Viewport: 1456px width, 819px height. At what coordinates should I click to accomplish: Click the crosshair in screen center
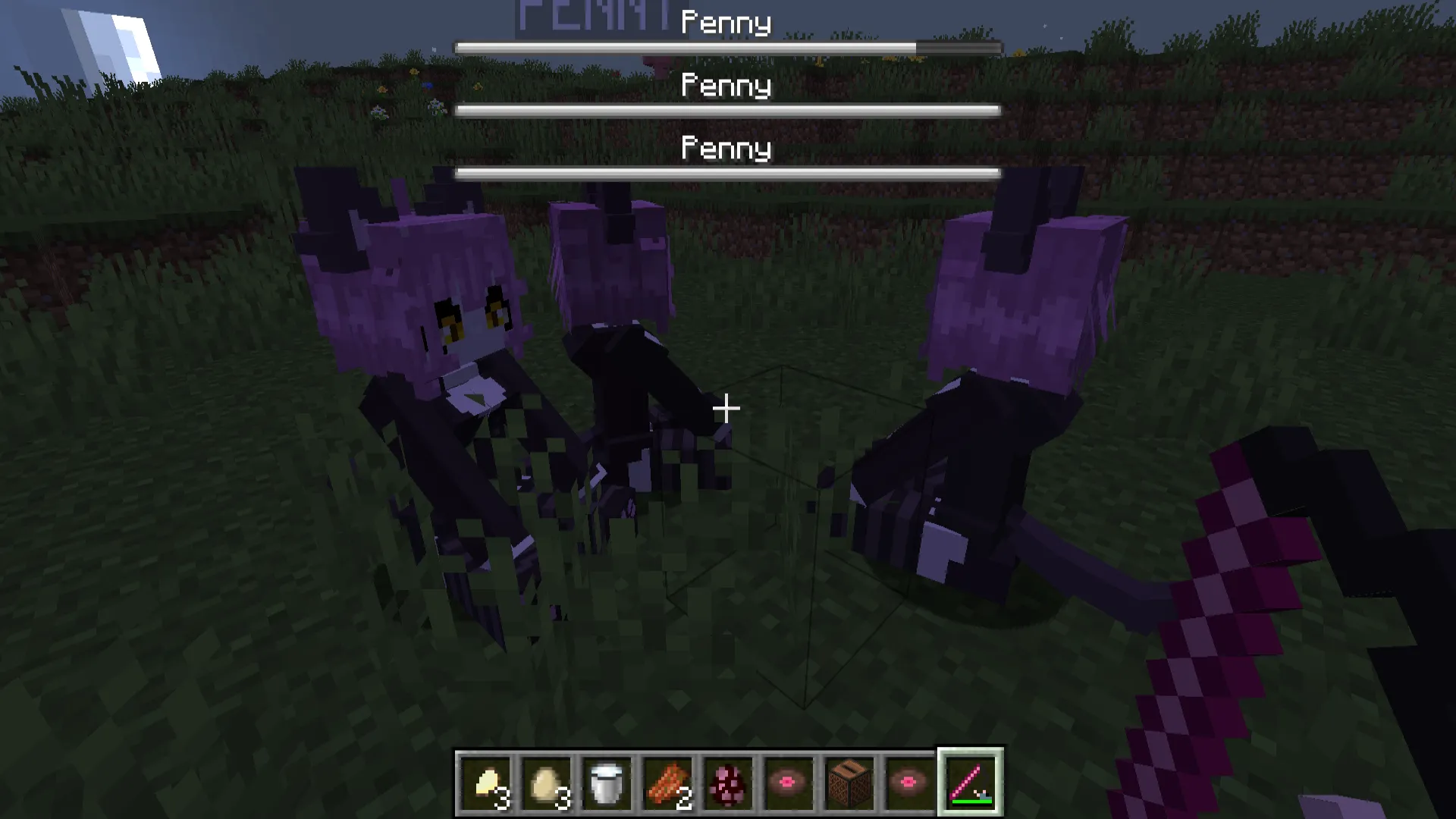coord(726,409)
